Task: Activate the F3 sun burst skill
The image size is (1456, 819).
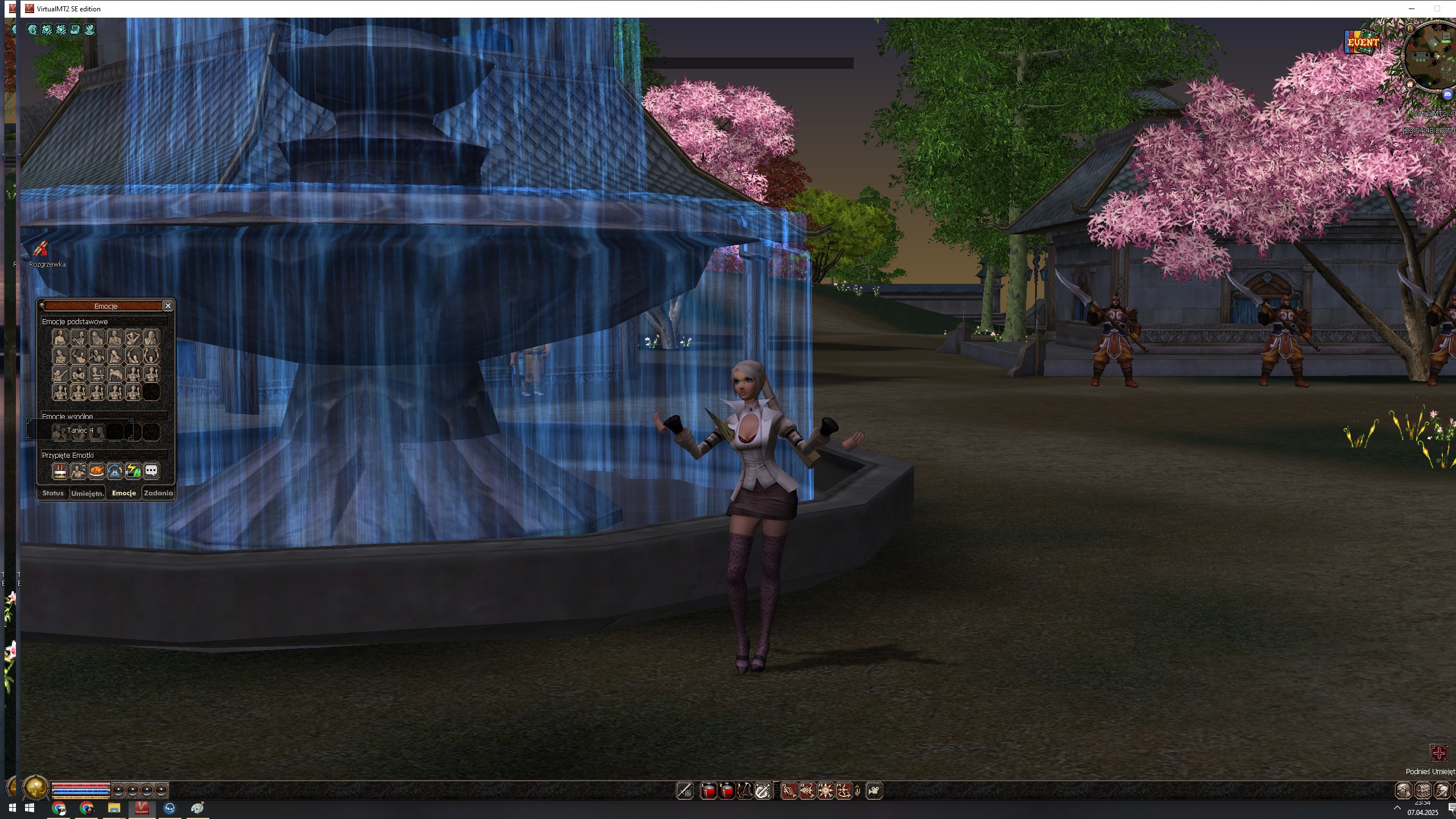Action: tap(825, 791)
